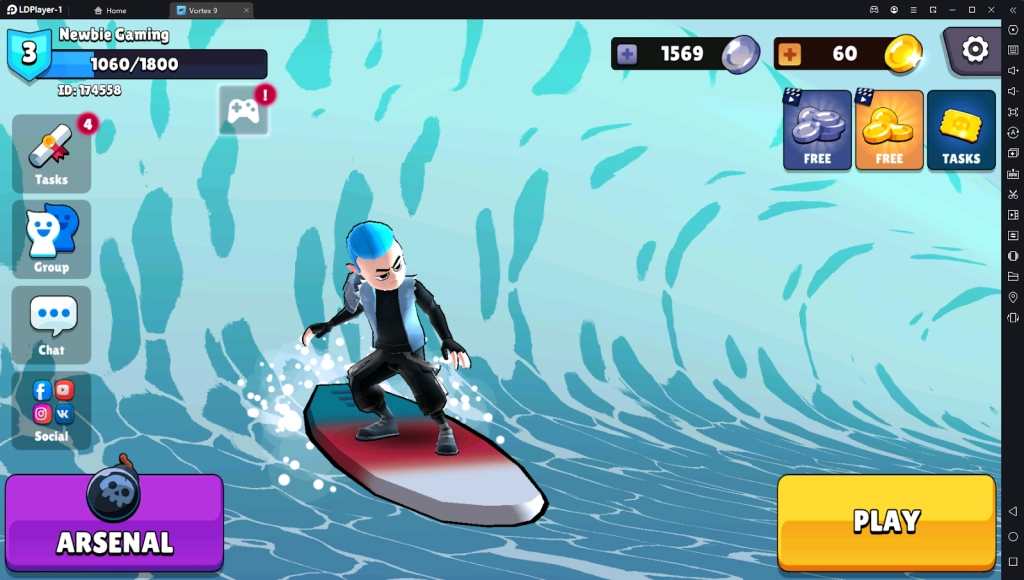This screenshot has width=1024, height=580.
Task: Add silver coins with the purple plus
Action: click(x=627, y=54)
